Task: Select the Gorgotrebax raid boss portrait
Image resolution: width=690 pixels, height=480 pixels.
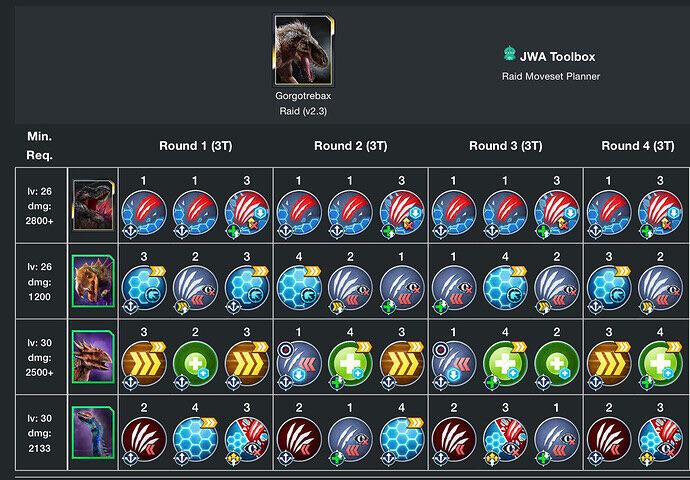Action: pyautogui.click(x=302, y=49)
